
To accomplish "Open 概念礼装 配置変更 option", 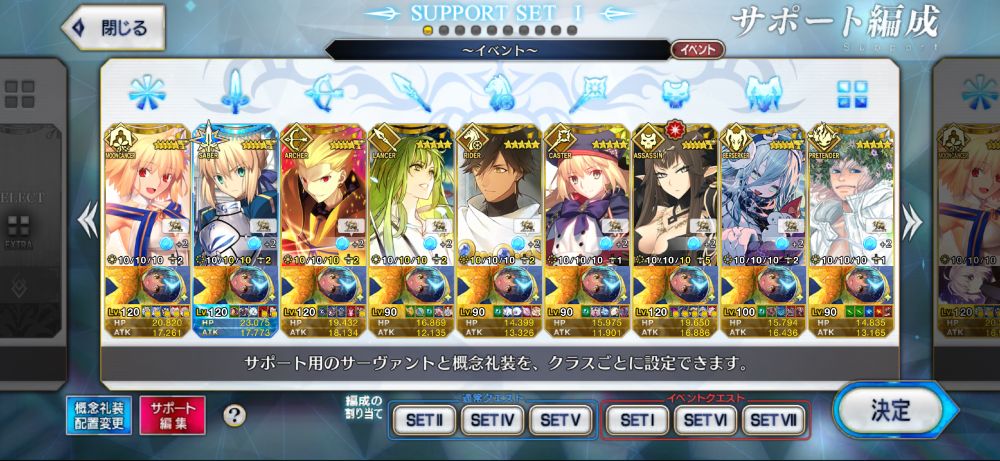I will pyautogui.click(x=98, y=415).
